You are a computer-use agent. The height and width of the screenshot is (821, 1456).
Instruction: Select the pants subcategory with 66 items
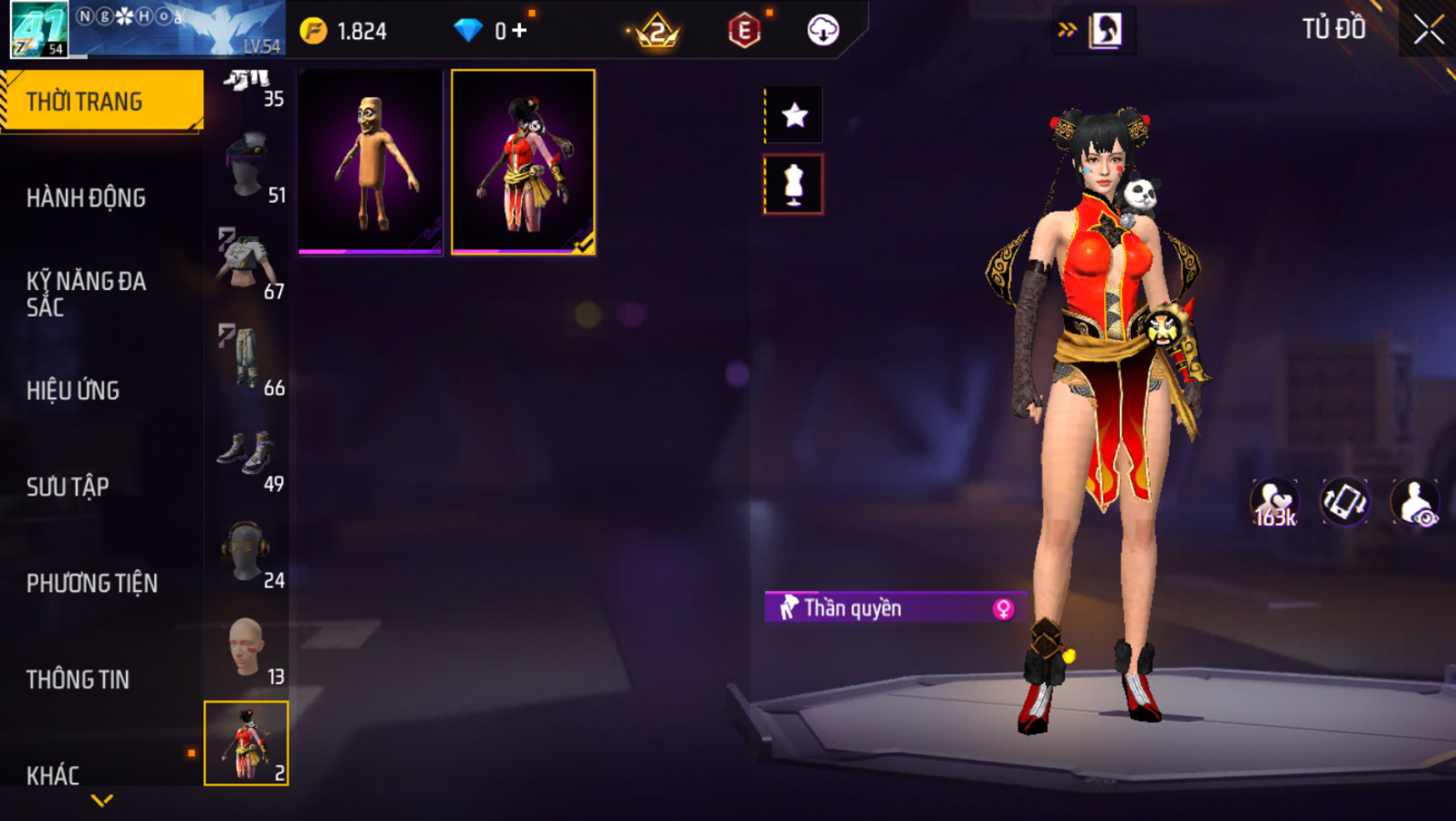248,360
